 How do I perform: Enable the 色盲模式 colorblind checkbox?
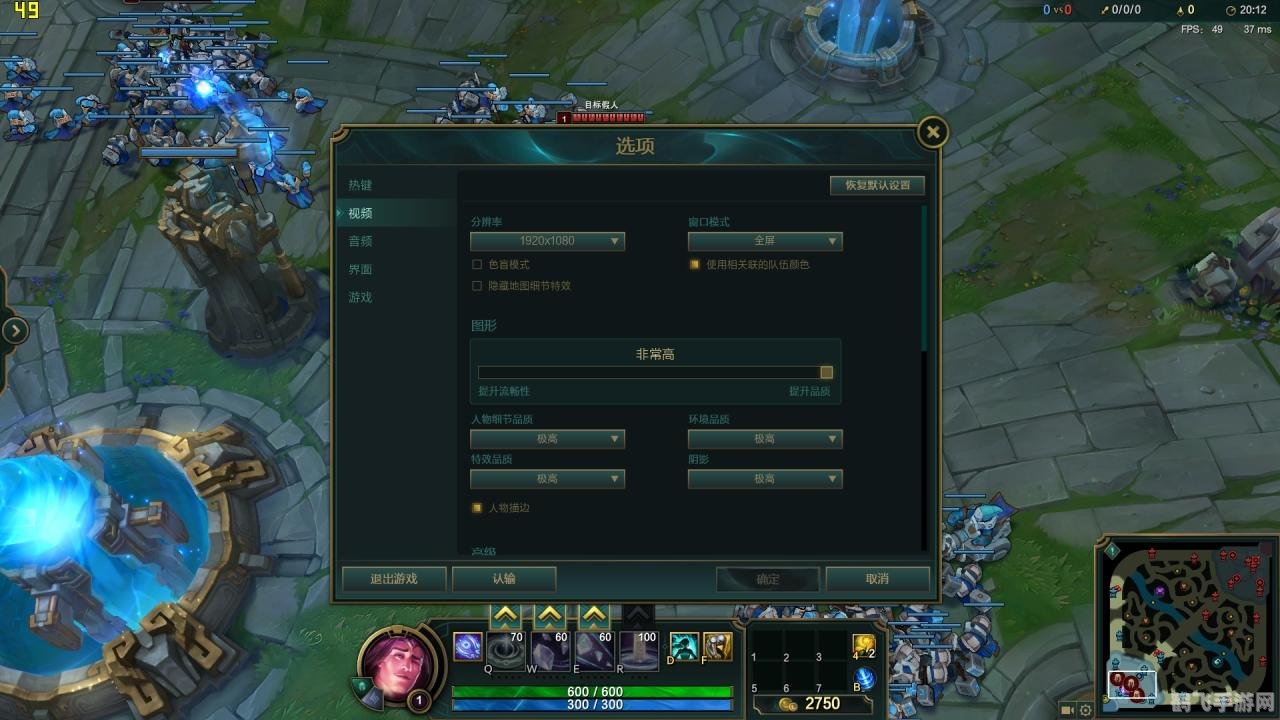point(477,263)
